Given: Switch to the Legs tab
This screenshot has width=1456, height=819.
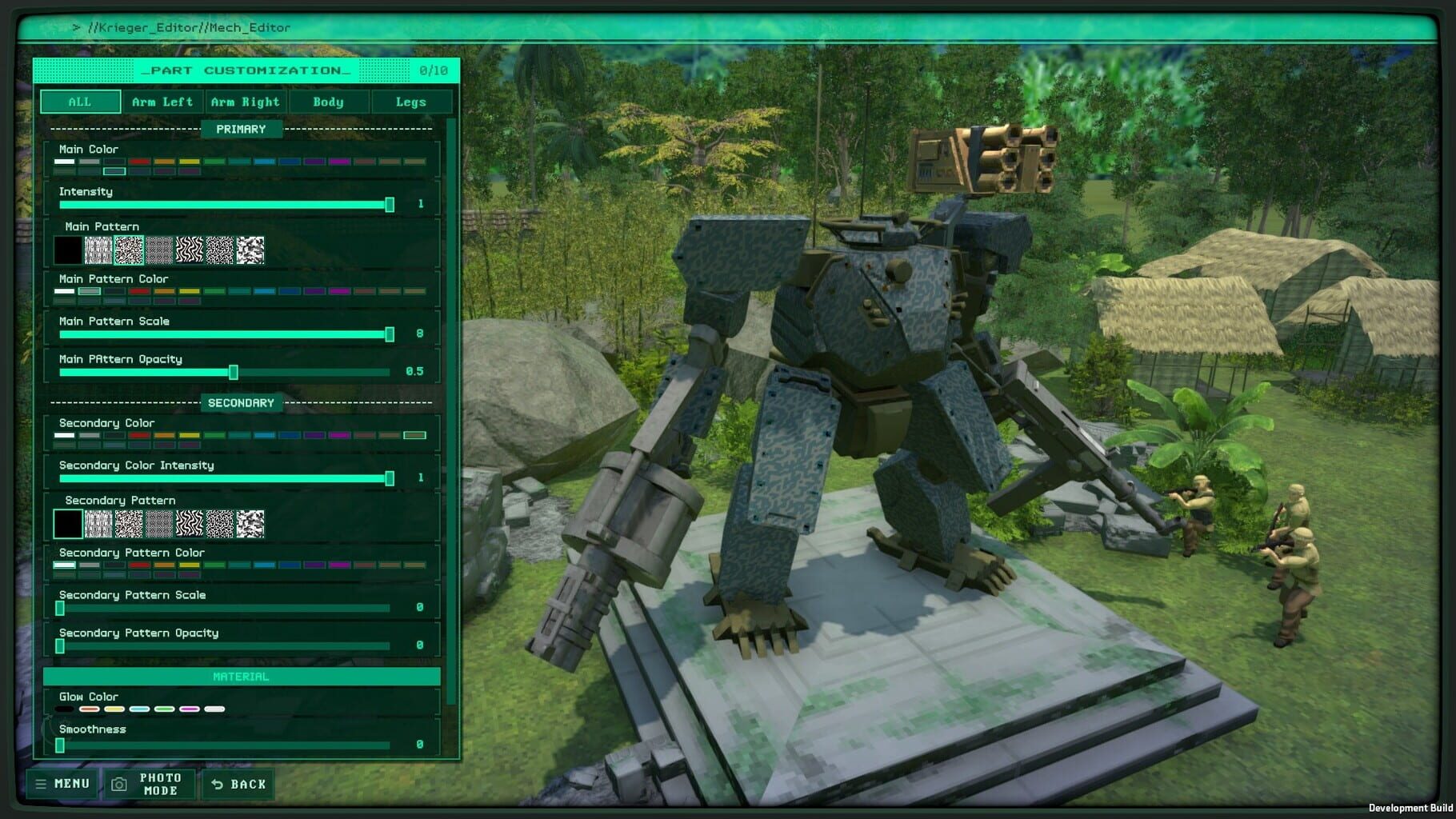Looking at the screenshot, I should click(x=410, y=102).
